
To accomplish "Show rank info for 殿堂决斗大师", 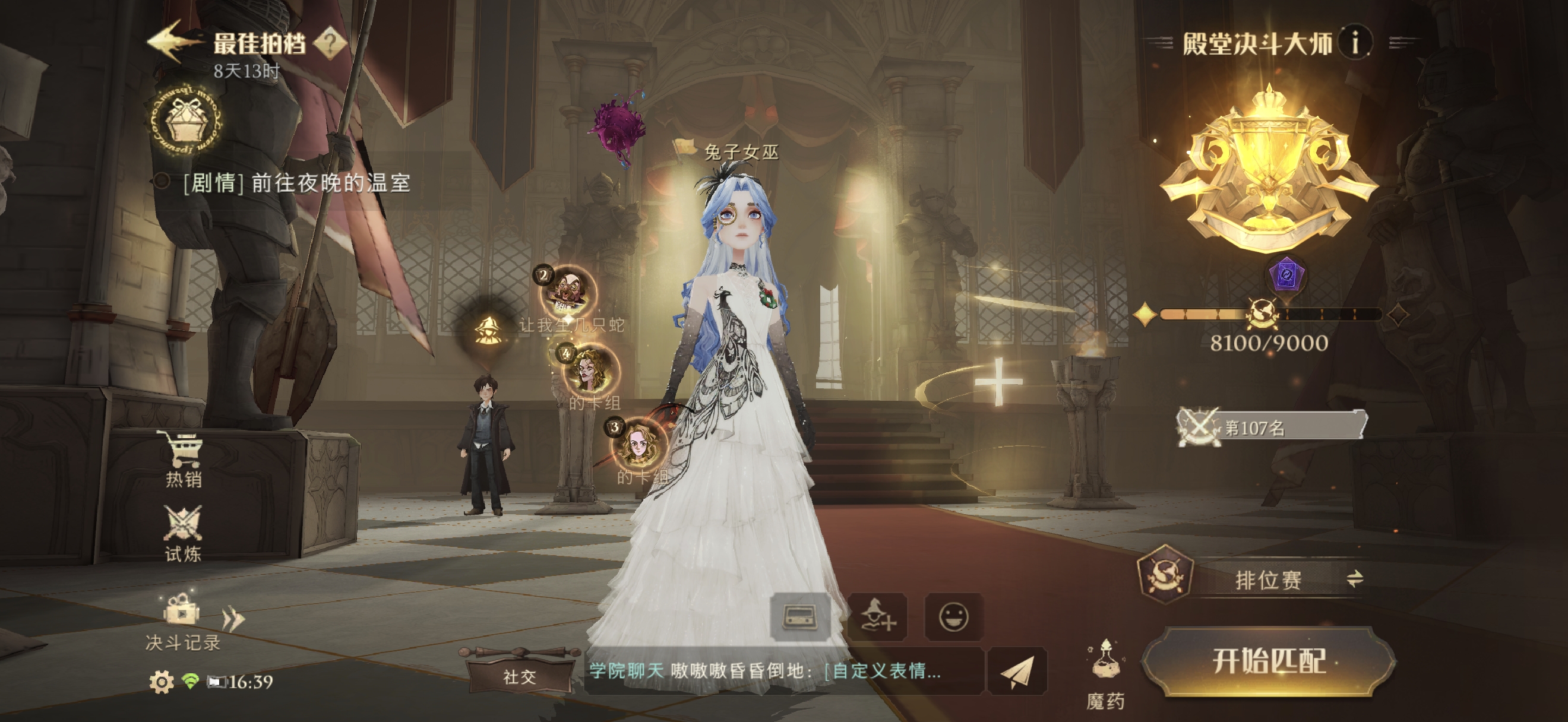I will [1355, 43].
